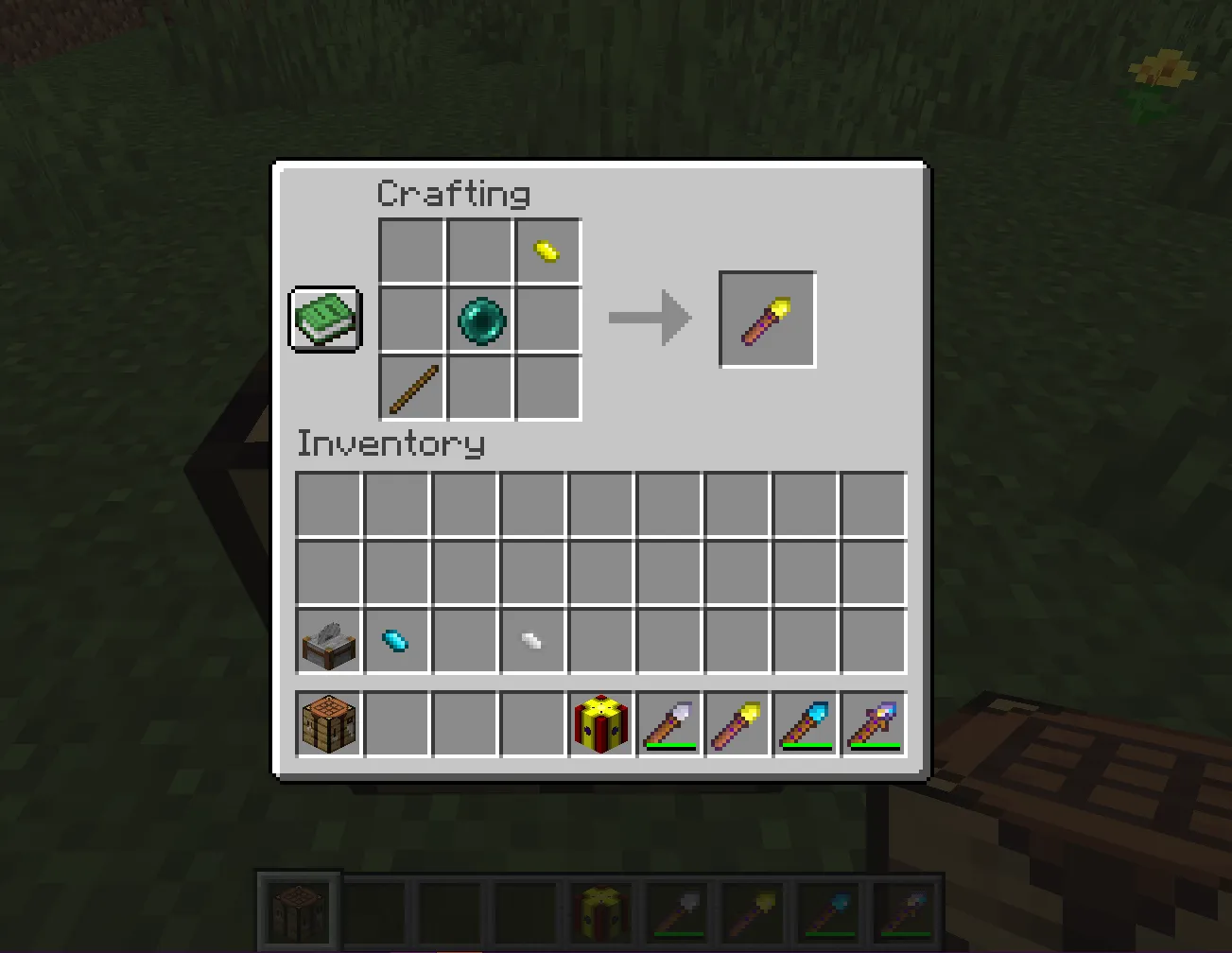This screenshot has height=953, width=1232.
Task: Select the stonecutter in the inventory
Action: tap(327, 641)
